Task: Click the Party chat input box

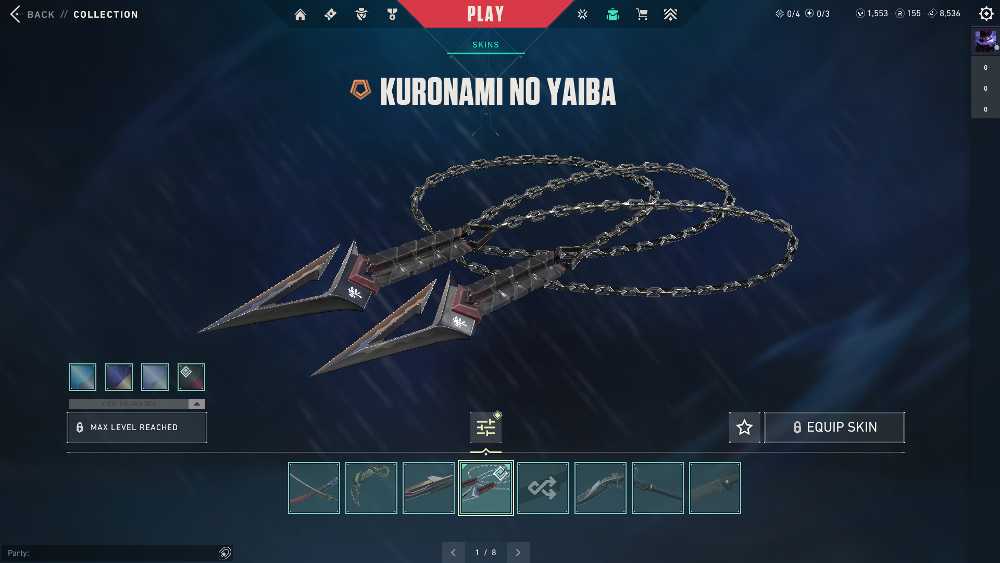Action: point(110,553)
